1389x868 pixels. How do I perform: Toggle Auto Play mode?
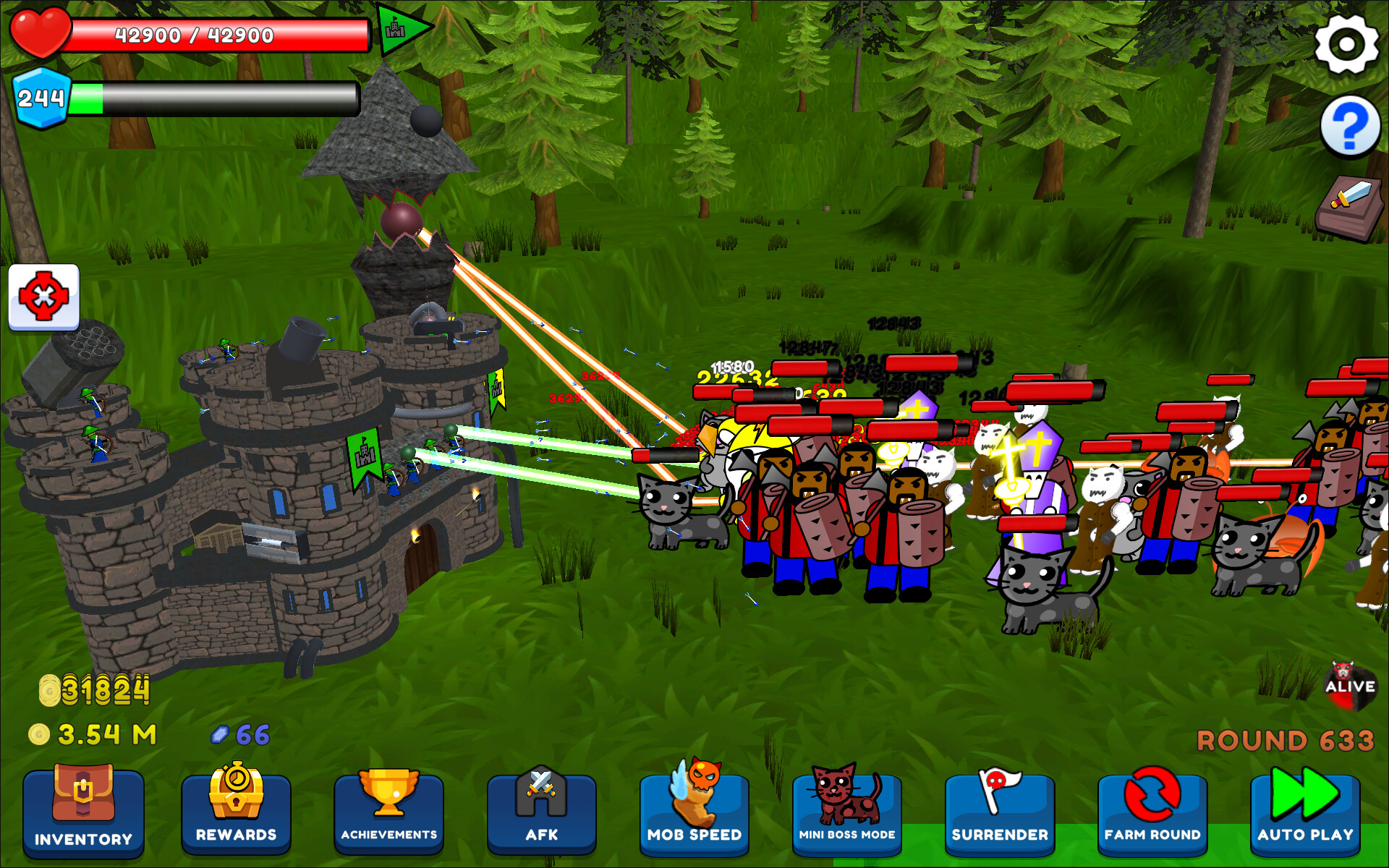pos(1305,796)
